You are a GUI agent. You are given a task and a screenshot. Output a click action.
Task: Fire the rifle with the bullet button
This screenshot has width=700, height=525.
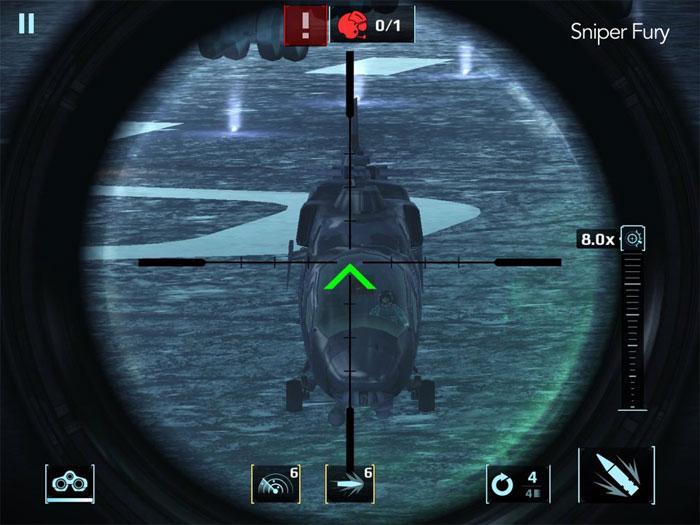coord(615,476)
